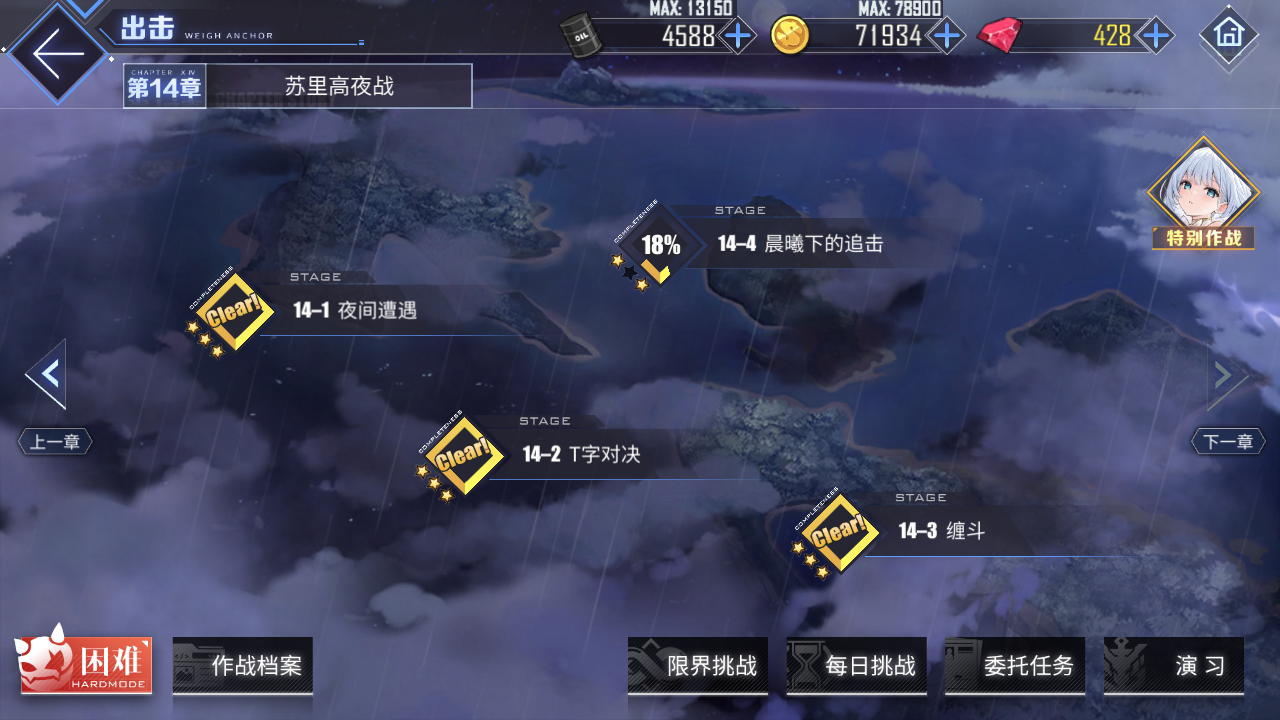Open 作战档案 battle archives
This screenshot has height=720, width=1280.
(242, 665)
